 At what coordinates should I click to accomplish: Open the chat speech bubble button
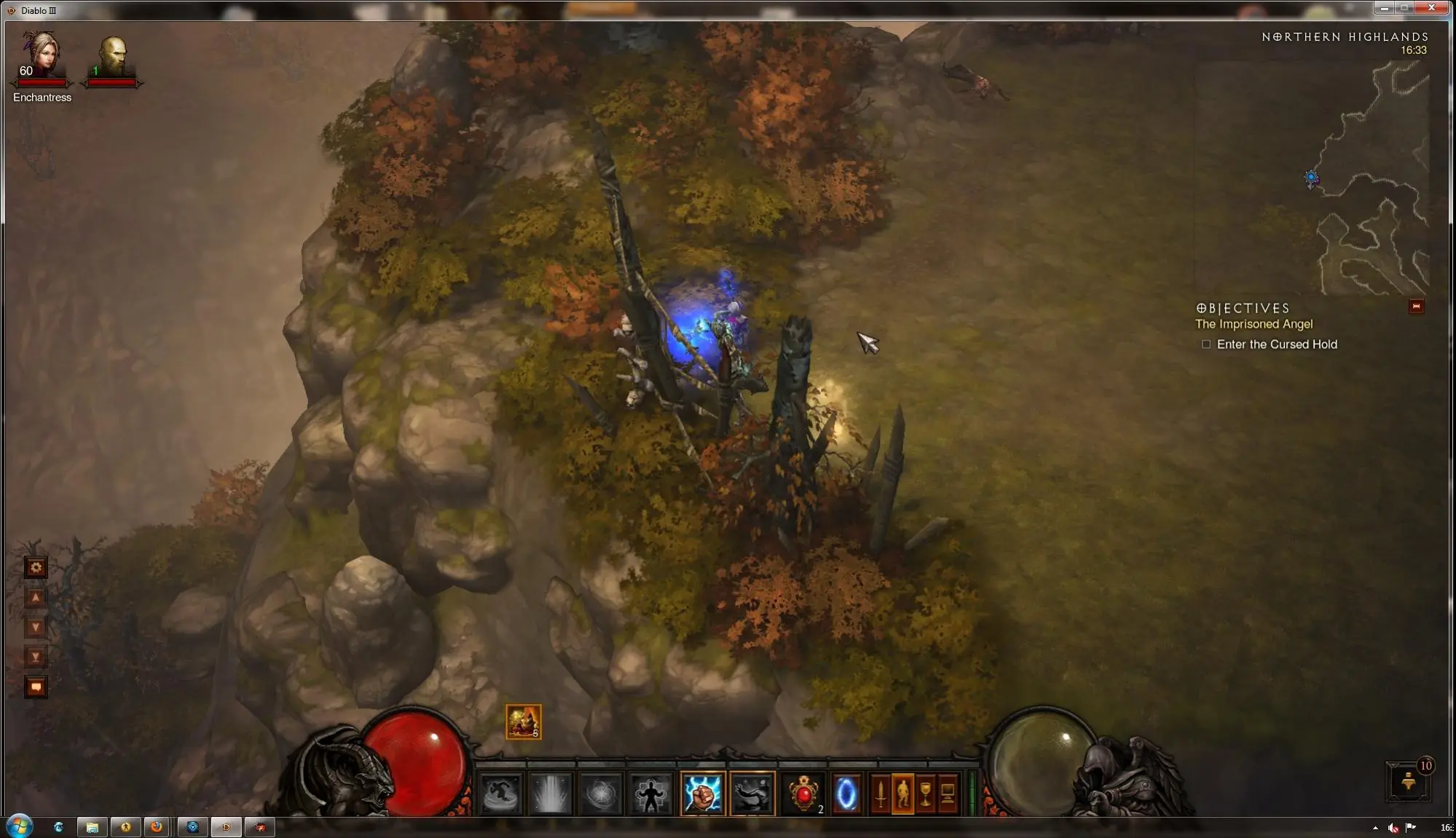36,687
